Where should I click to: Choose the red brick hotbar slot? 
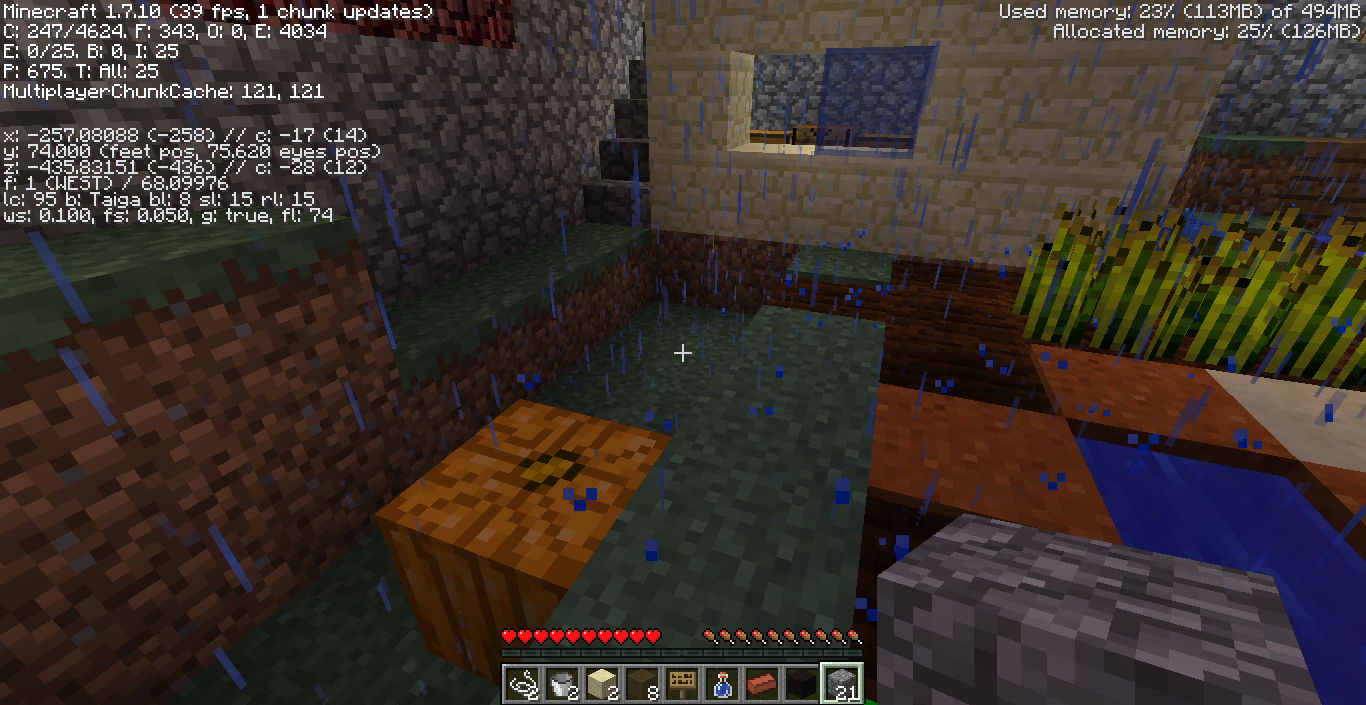pyautogui.click(x=762, y=683)
